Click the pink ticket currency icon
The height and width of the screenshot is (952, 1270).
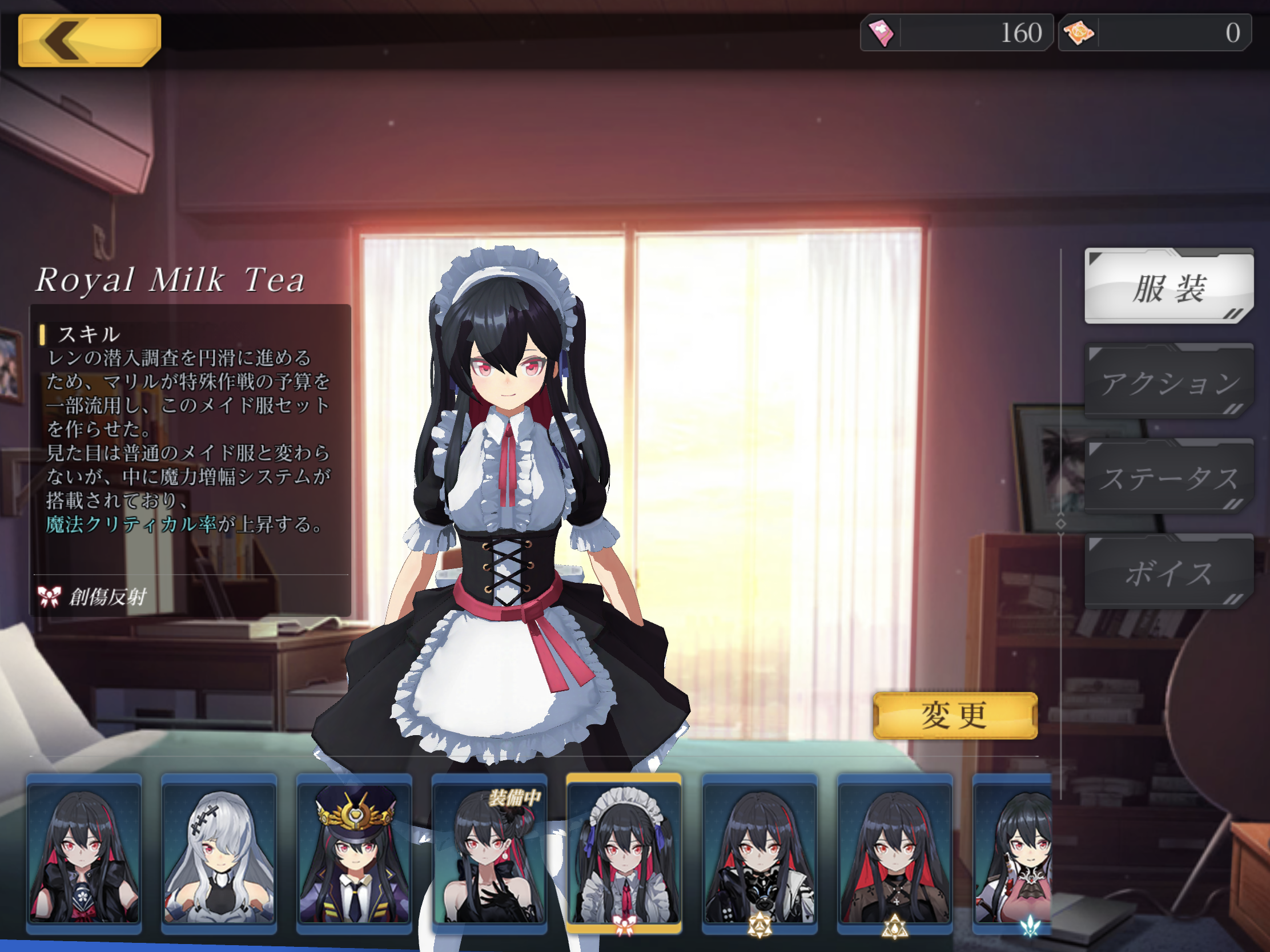tap(881, 33)
